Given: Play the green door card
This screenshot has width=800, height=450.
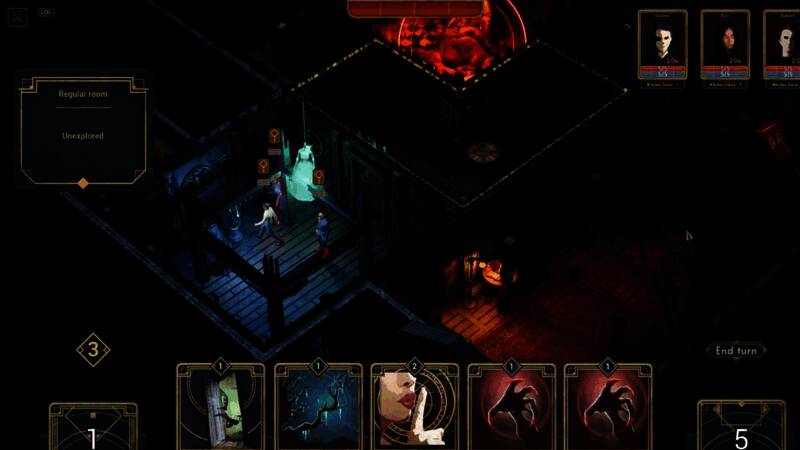Looking at the screenshot, I should tap(221, 408).
